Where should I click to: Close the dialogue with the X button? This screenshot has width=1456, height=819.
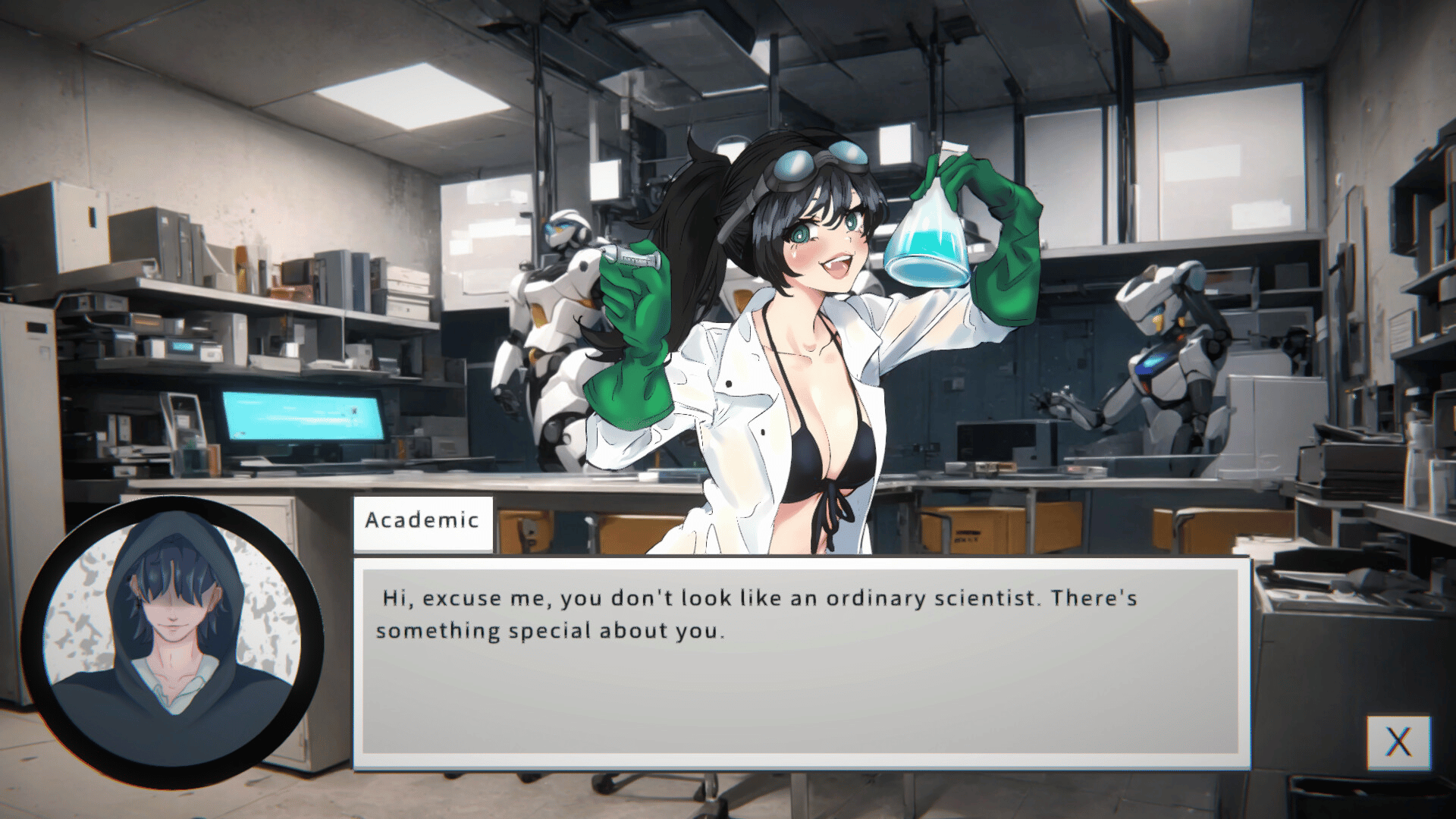(1398, 742)
